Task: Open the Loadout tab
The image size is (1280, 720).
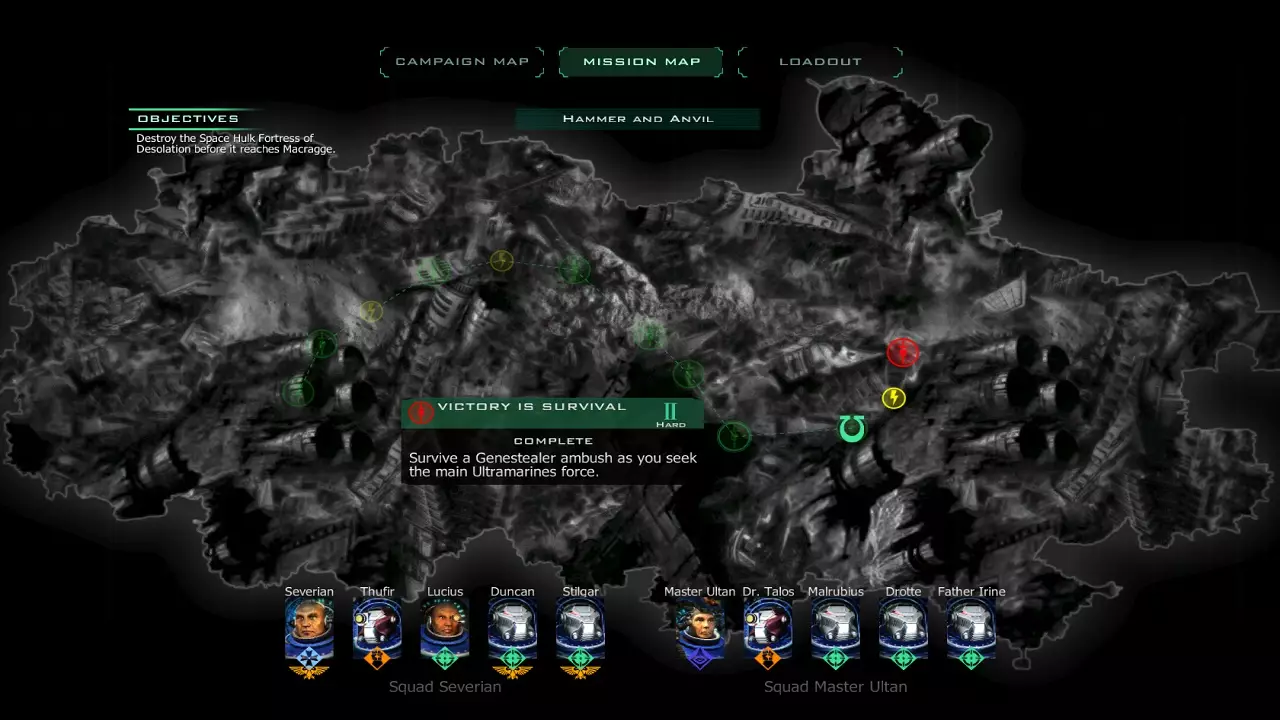Action: pos(819,61)
